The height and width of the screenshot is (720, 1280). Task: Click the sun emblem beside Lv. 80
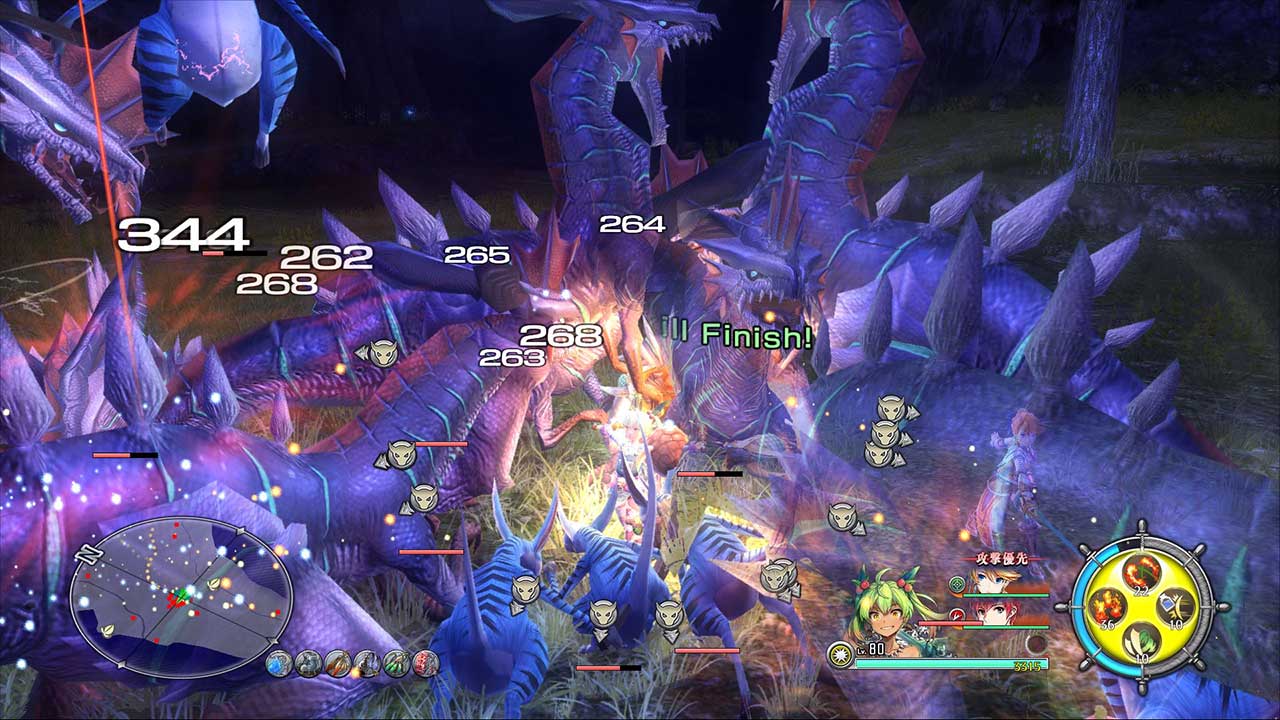click(840, 654)
